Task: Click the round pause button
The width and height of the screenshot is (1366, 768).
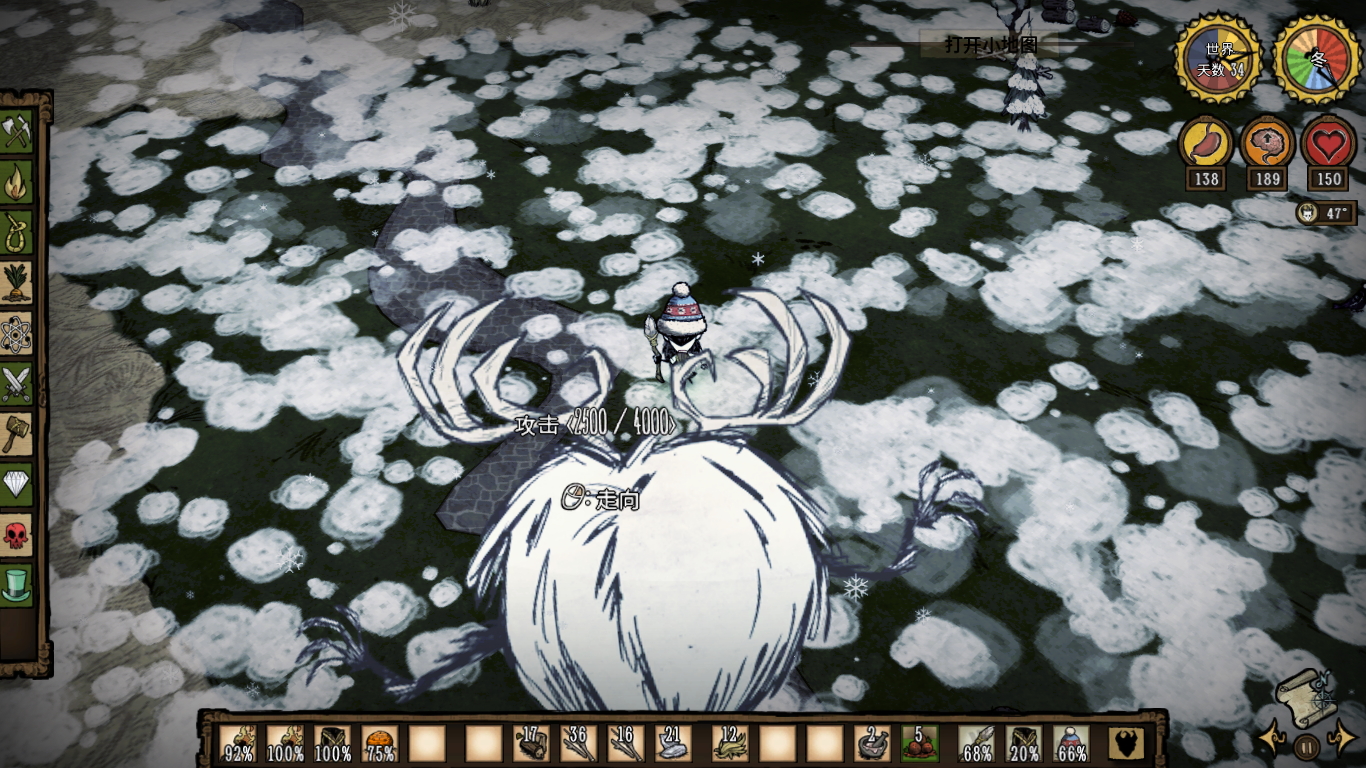Action: pos(1306,745)
